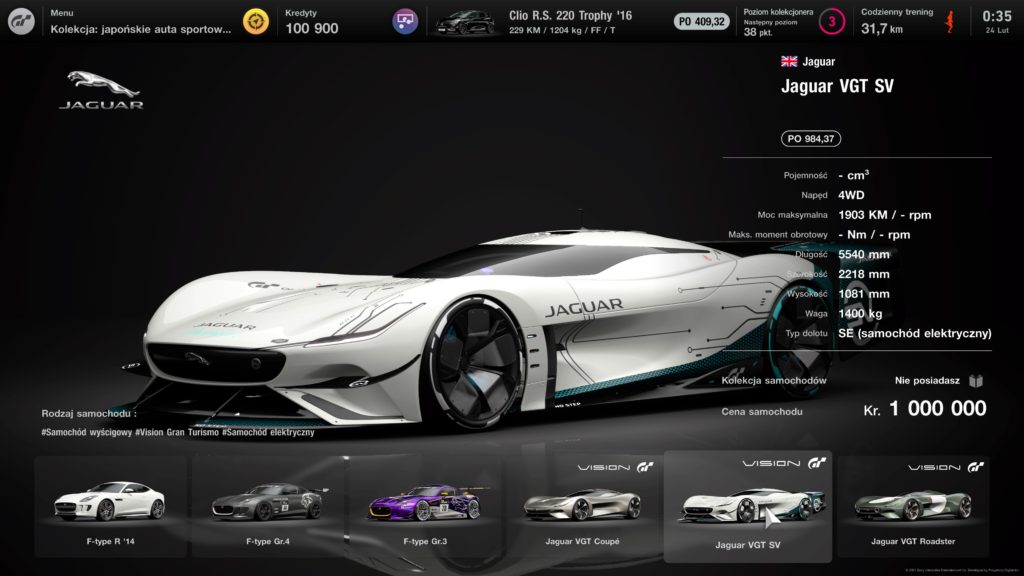Open the Japanese sports car collection menu

(x=141, y=21)
